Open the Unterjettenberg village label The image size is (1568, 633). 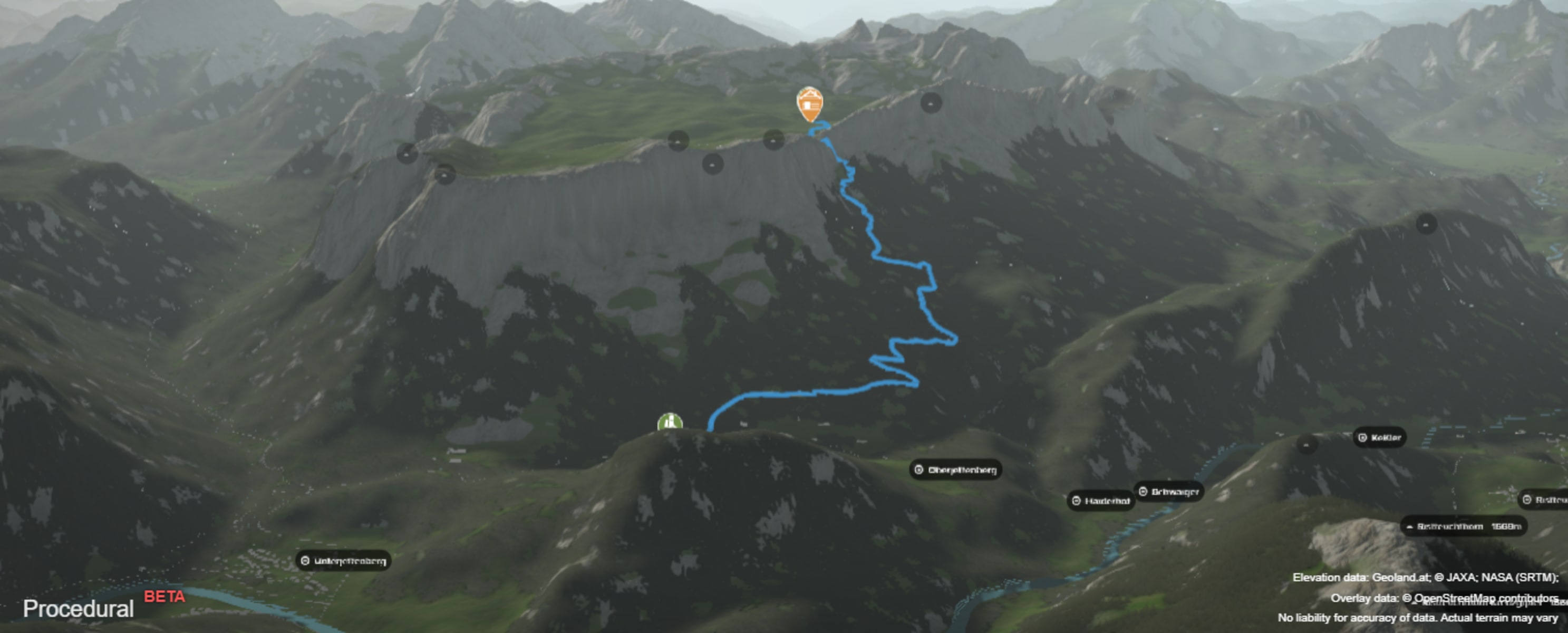343,561
